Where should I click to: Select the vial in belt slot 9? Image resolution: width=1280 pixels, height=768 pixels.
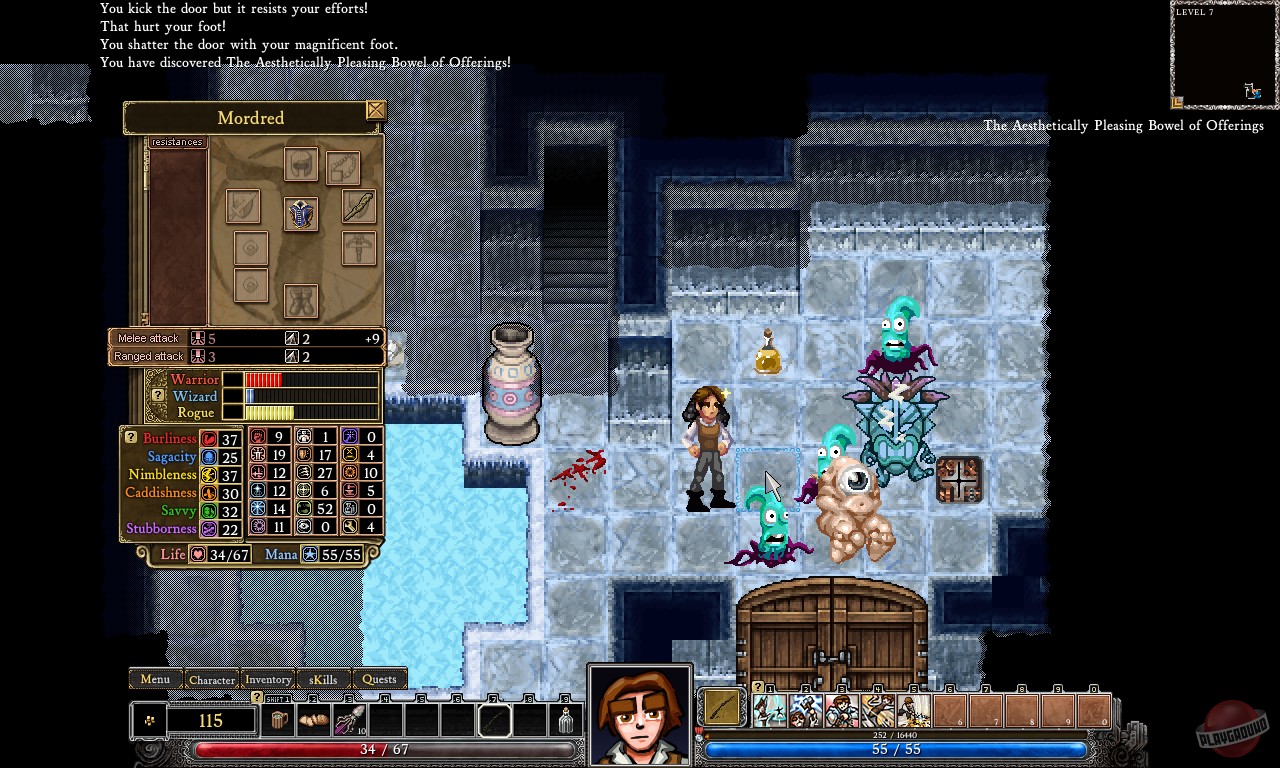pyautogui.click(x=566, y=720)
